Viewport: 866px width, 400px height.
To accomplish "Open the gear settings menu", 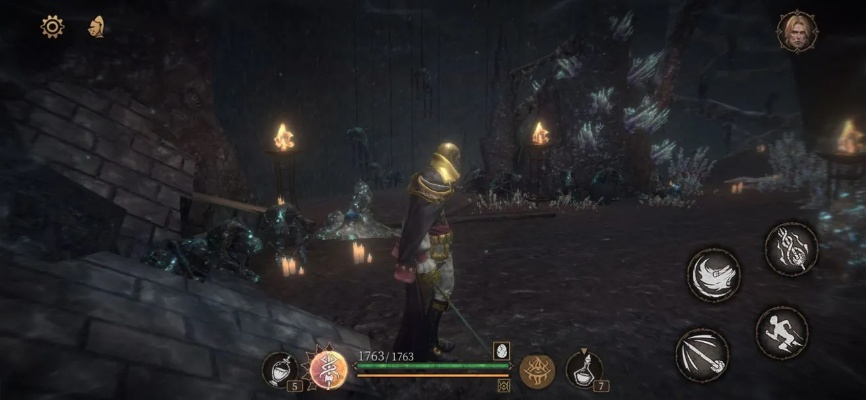I will [x=52, y=27].
